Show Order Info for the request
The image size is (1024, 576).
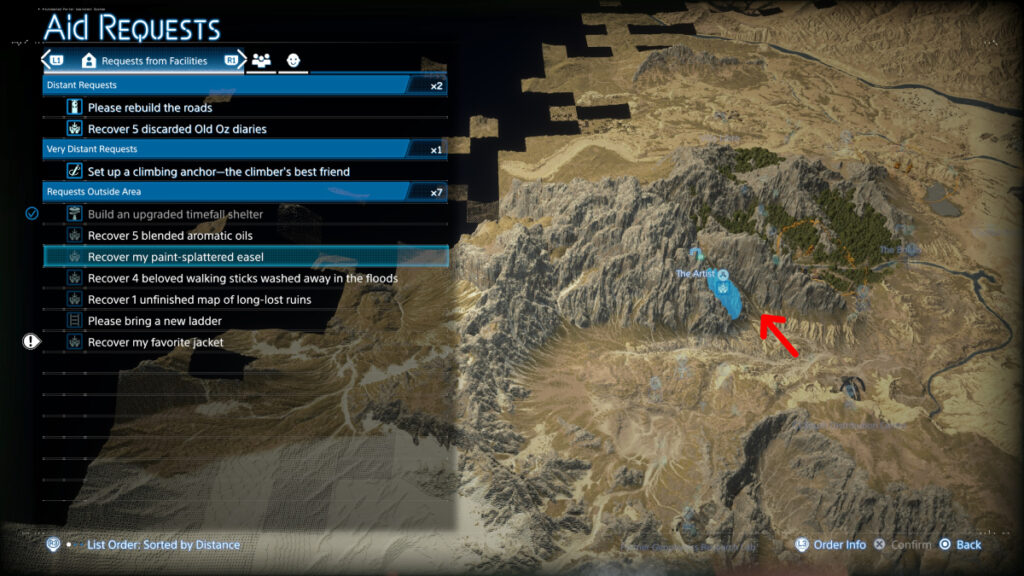(x=839, y=545)
